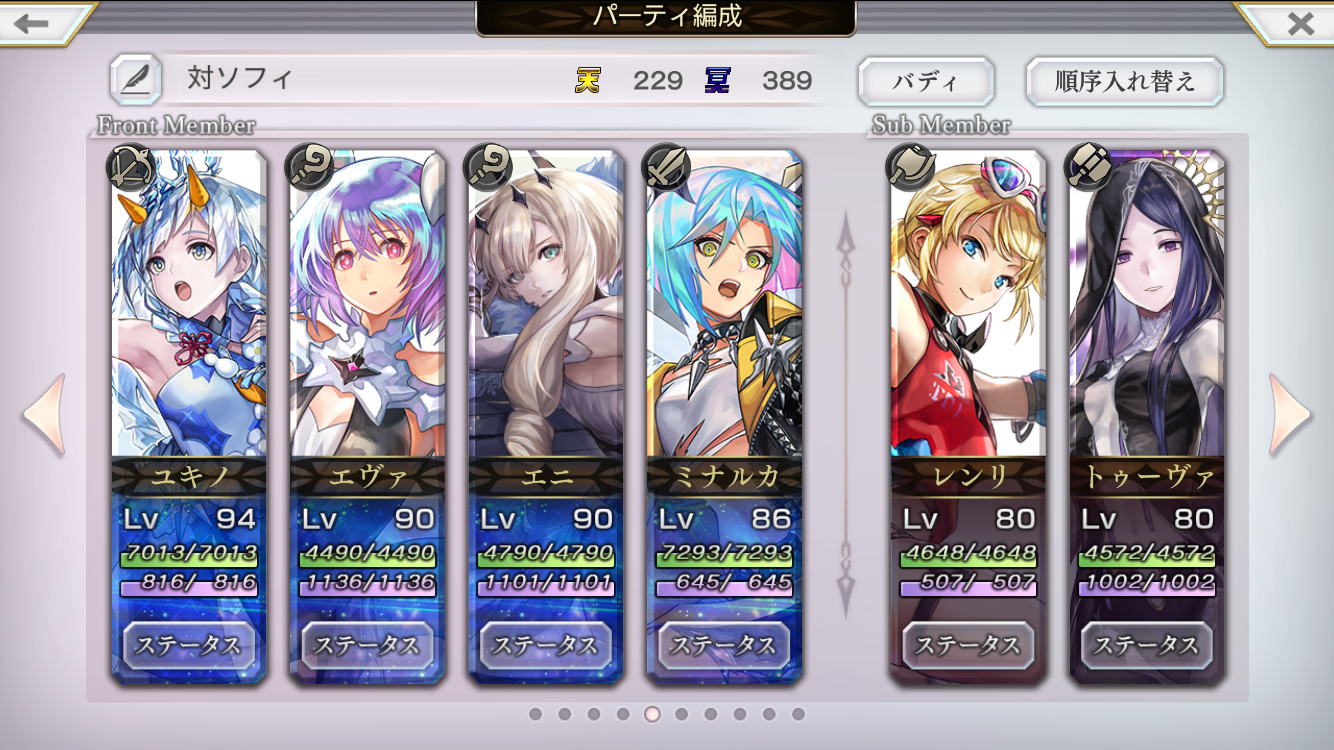
Task: Open エヴァ's ステータス status
Action: click(x=367, y=645)
